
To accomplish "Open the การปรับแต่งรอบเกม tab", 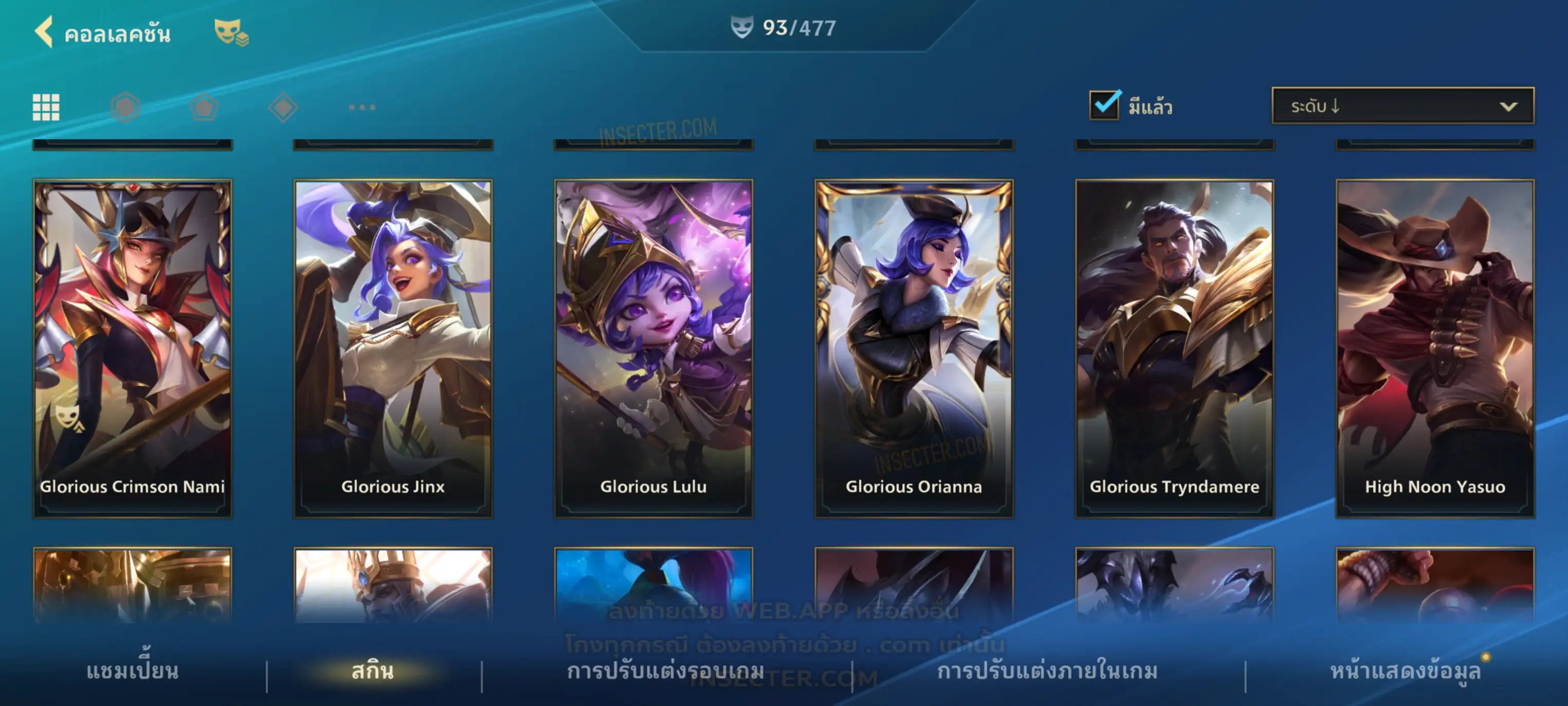I will pos(666,671).
